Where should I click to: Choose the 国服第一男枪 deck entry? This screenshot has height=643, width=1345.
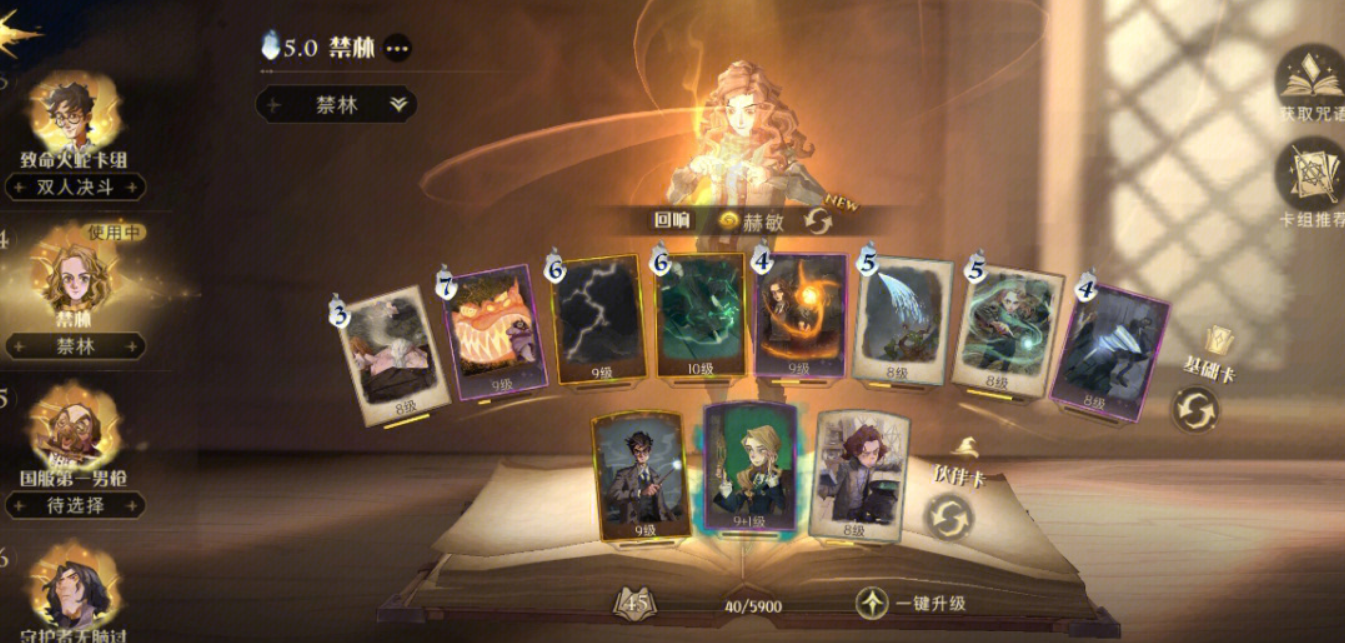(75, 438)
